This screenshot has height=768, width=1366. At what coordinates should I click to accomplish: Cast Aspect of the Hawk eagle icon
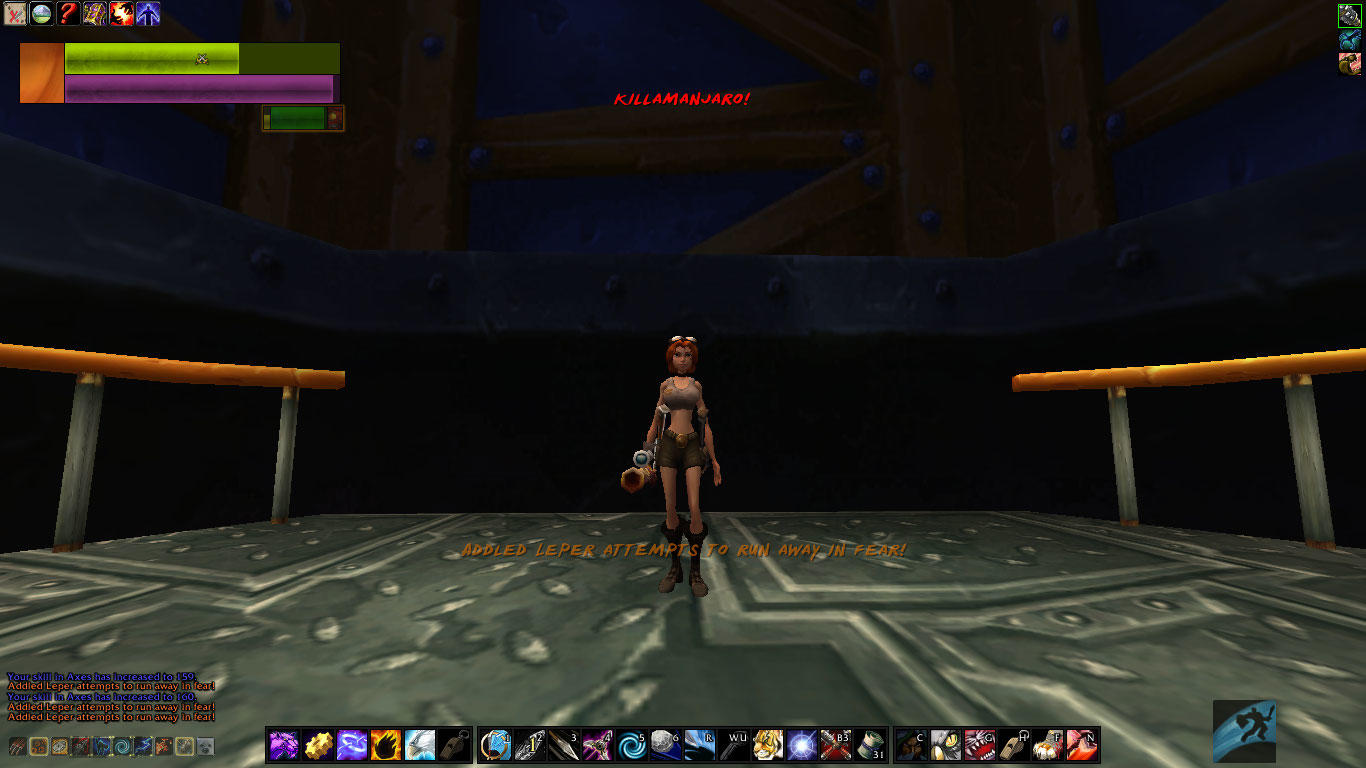tap(419, 745)
